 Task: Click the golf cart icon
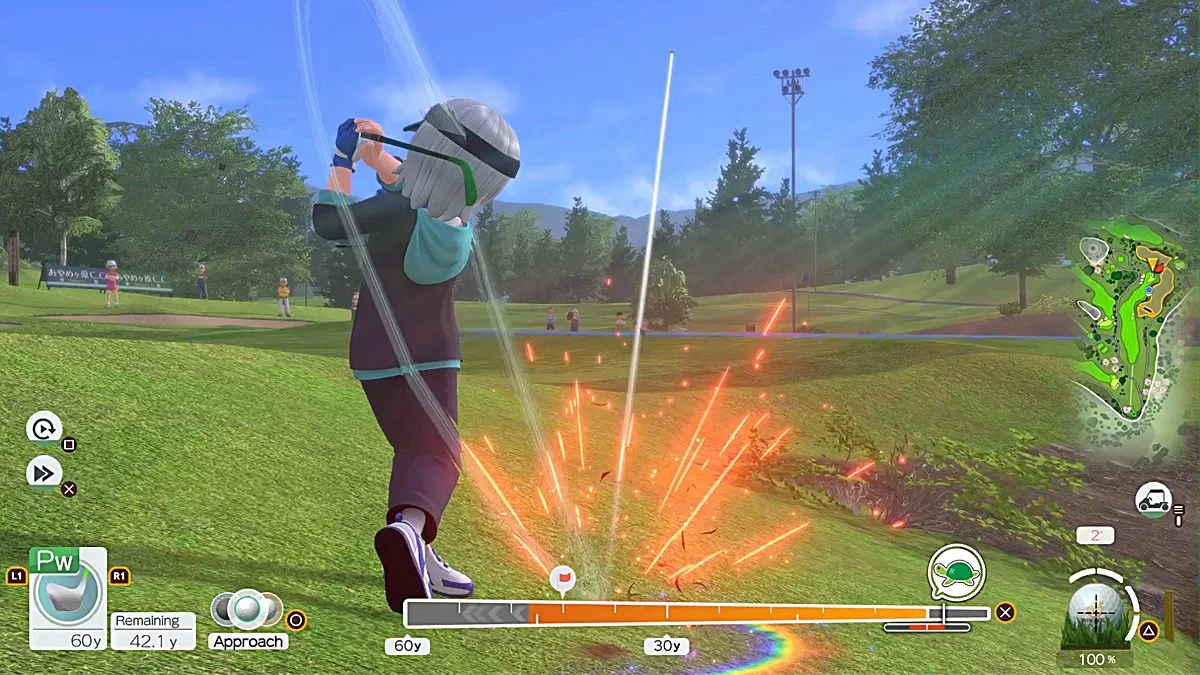point(1153,498)
